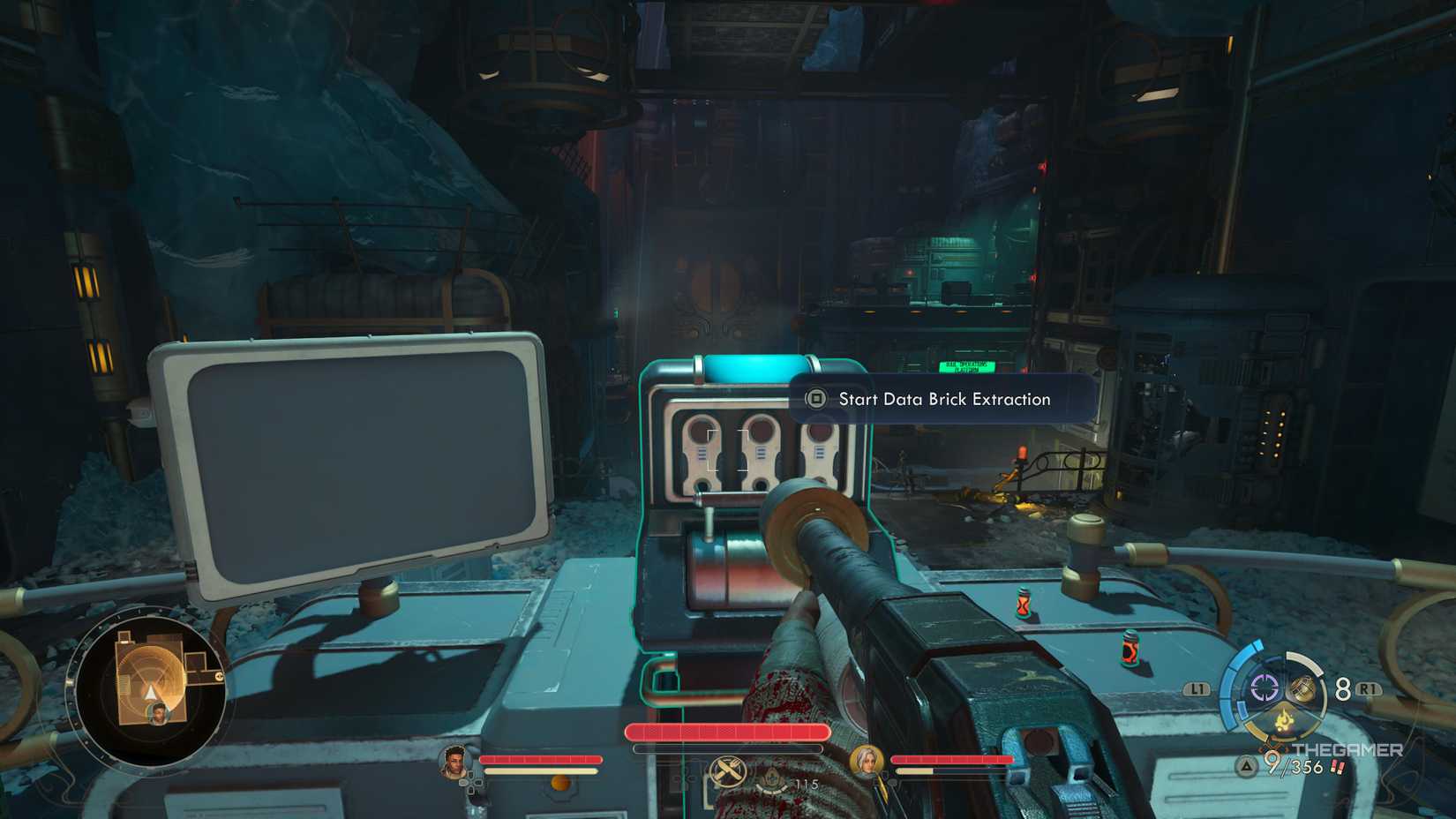This screenshot has width=1456, height=819.
Task: Click the red ammo shells icon next to 9/356
Action: (1336, 767)
